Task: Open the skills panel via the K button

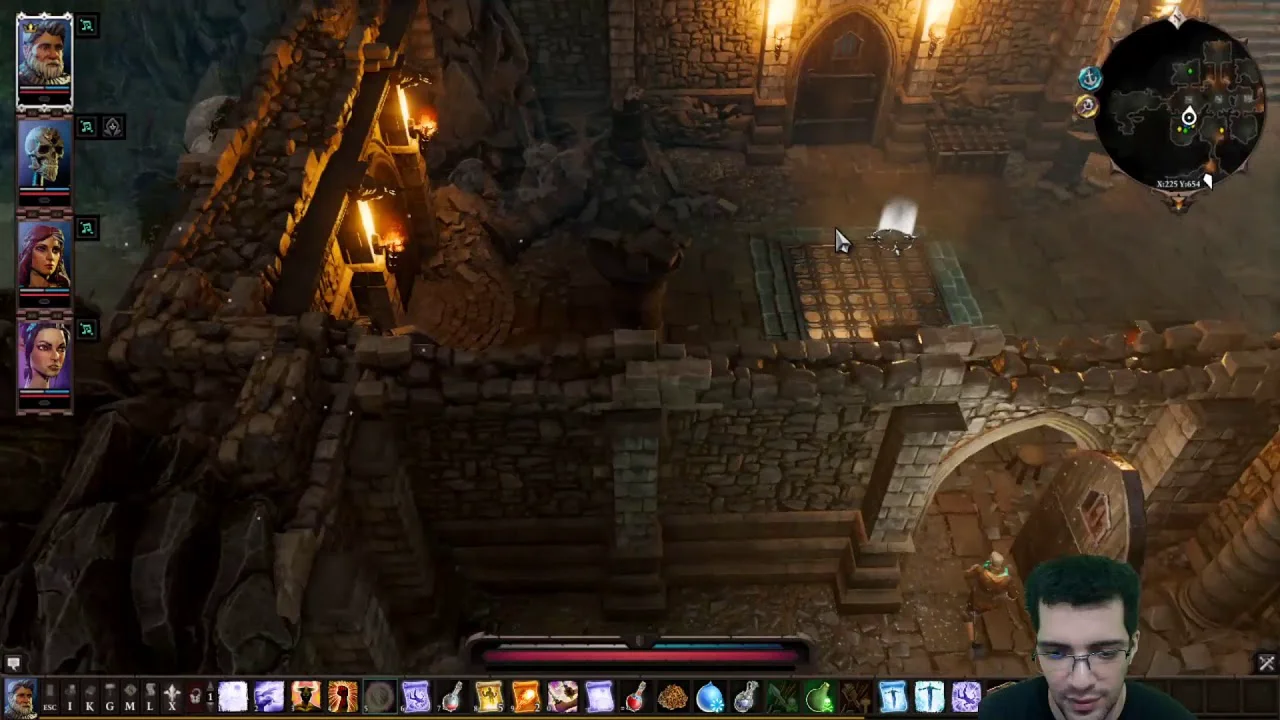Action: click(x=89, y=697)
